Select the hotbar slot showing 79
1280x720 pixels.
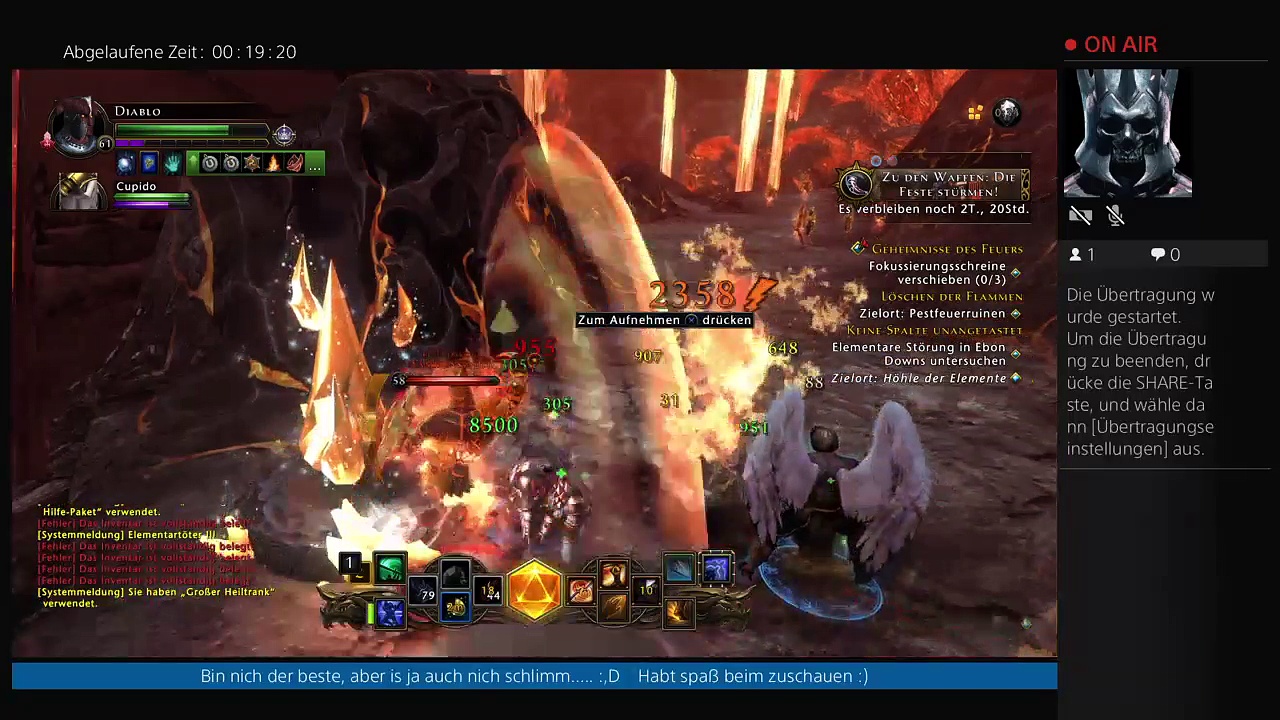click(424, 592)
